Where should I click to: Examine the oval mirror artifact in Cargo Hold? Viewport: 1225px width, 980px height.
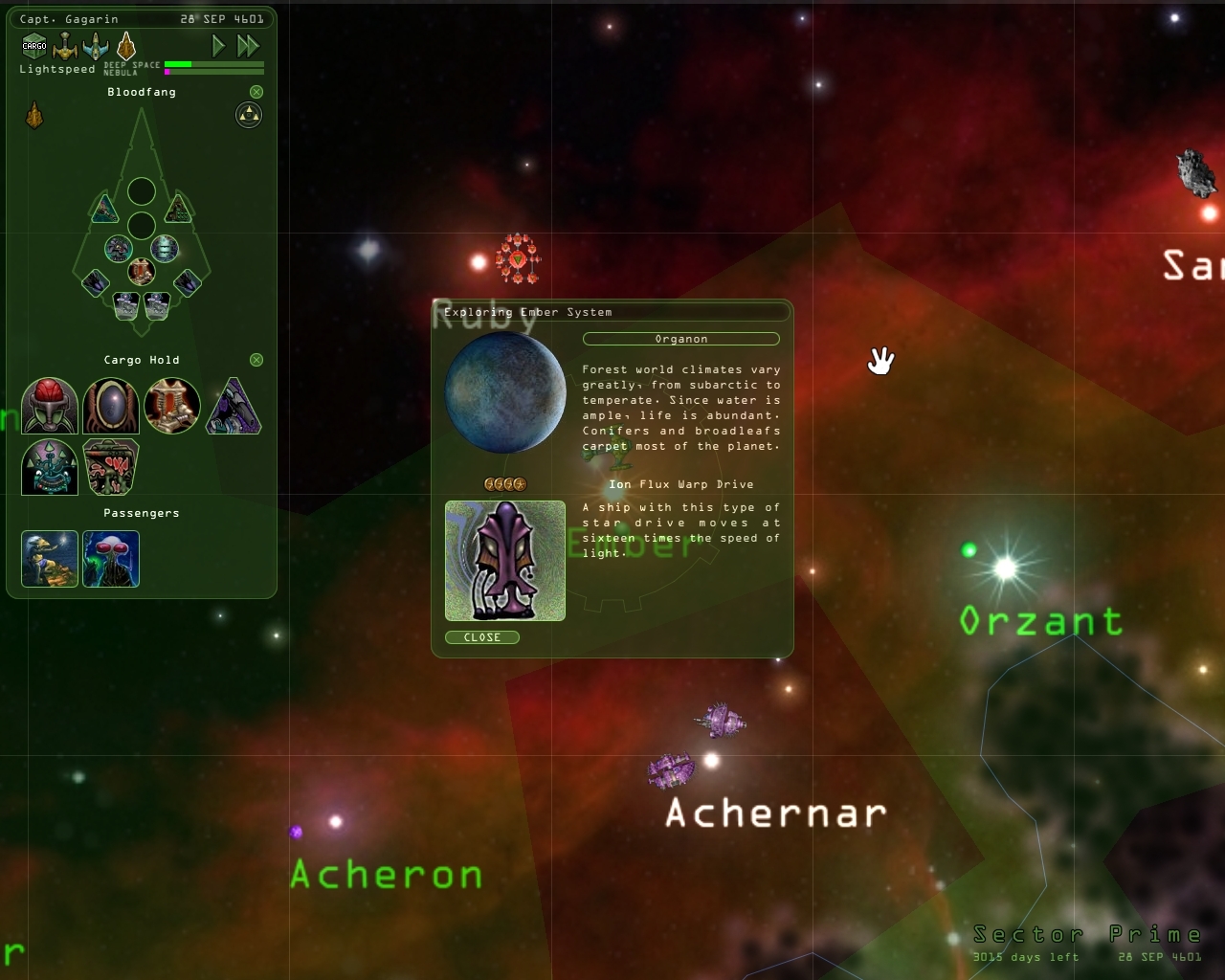[110, 406]
